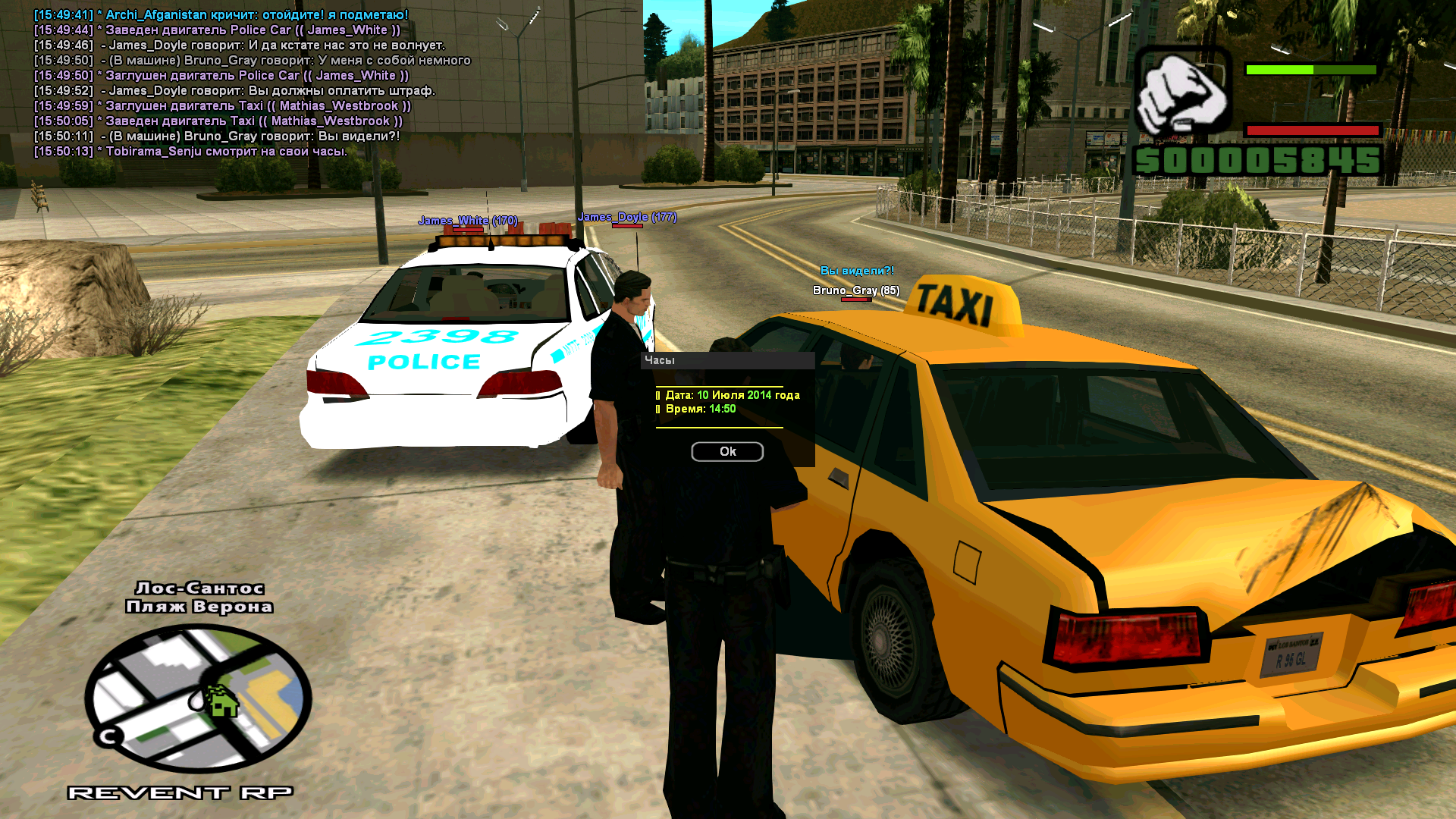Click the Bruno_Gray player name tag
1456x819 pixels.
[x=855, y=290]
